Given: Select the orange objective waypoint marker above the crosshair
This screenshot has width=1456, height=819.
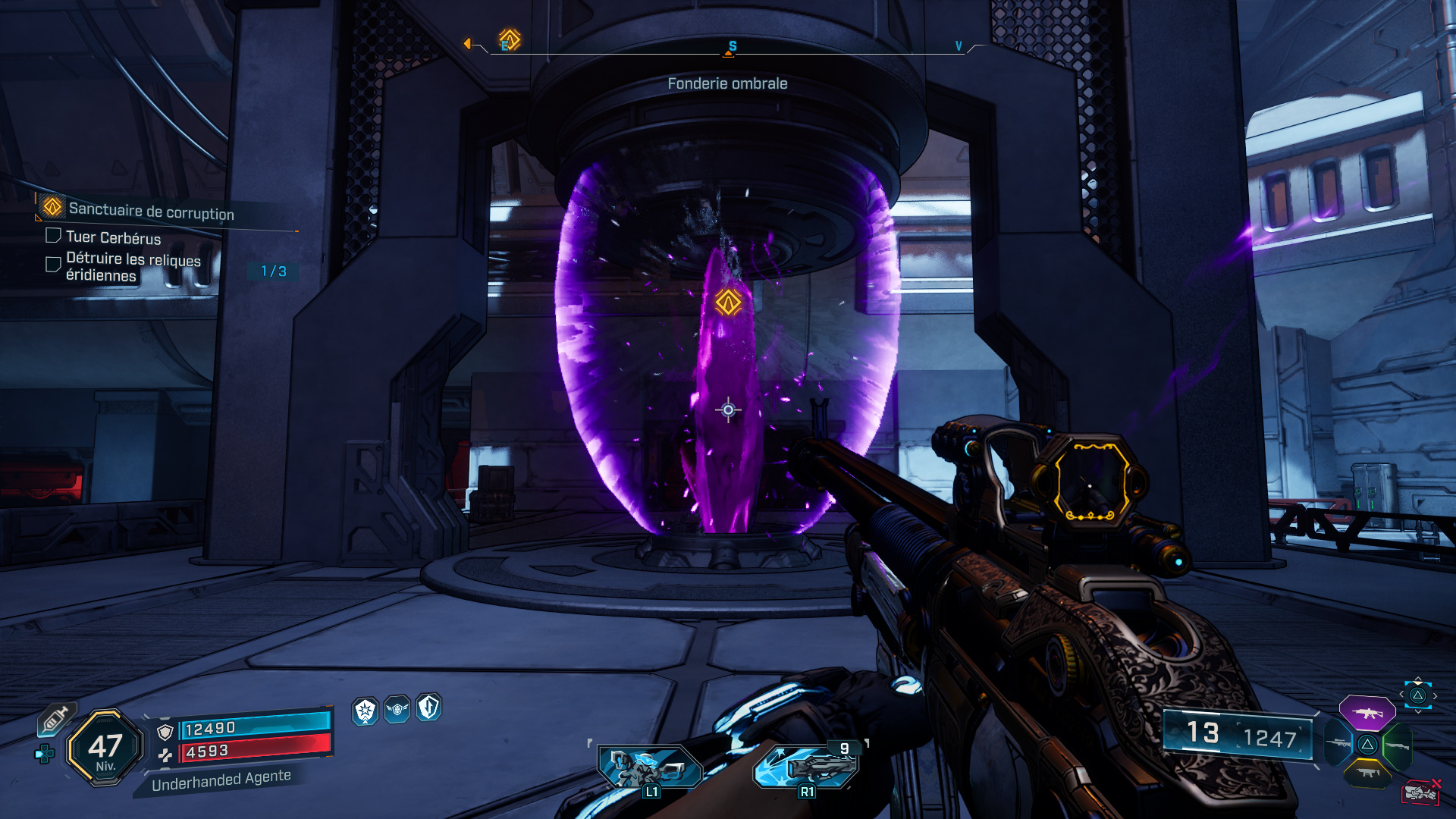Looking at the screenshot, I should (728, 303).
